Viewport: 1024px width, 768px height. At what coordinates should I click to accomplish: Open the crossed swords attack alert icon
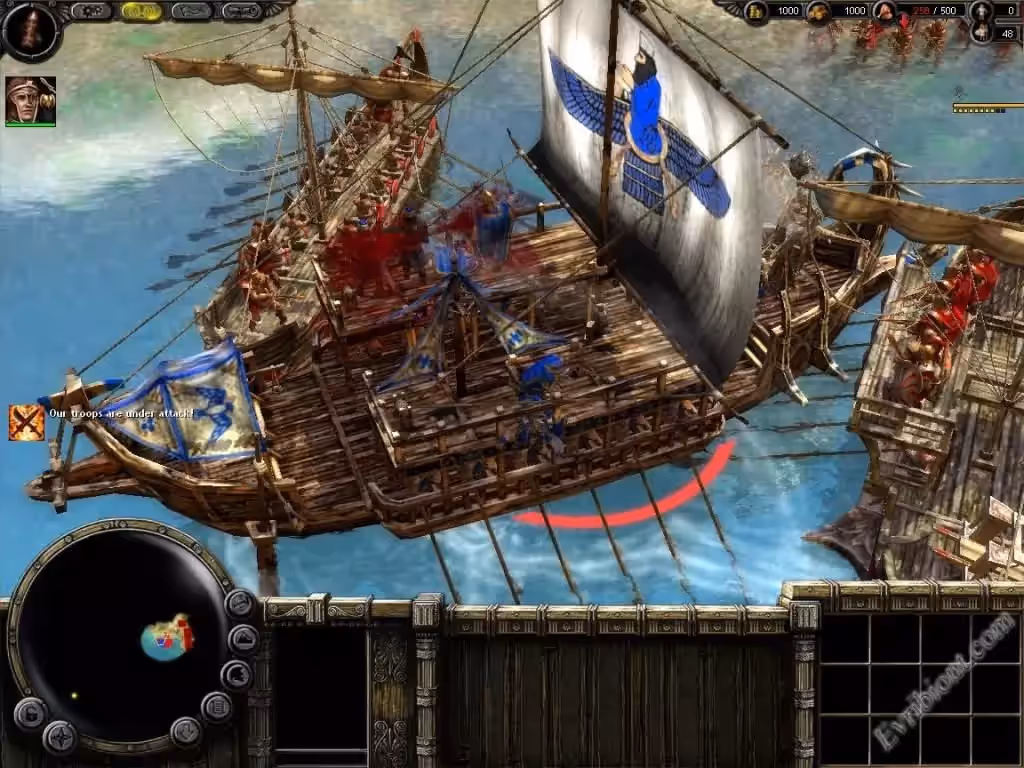pyautogui.click(x=26, y=422)
